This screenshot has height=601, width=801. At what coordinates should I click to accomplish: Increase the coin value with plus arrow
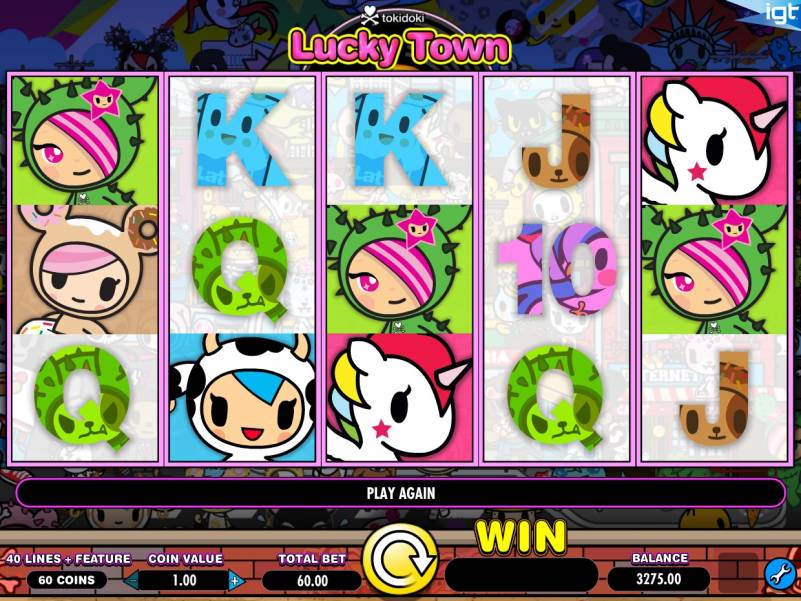(x=236, y=580)
